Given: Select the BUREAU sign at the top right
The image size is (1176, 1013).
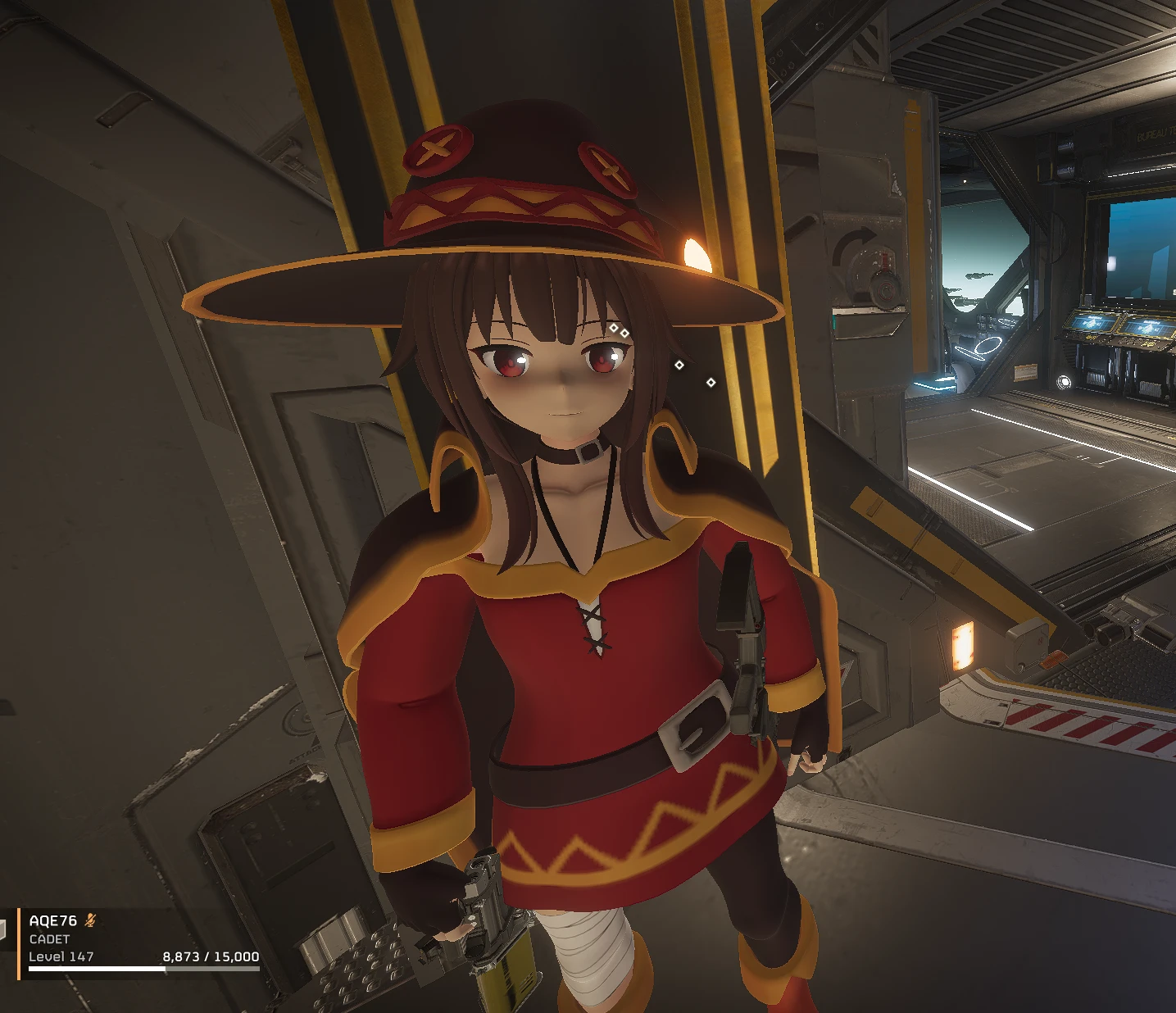Looking at the screenshot, I should pos(1151,134).
